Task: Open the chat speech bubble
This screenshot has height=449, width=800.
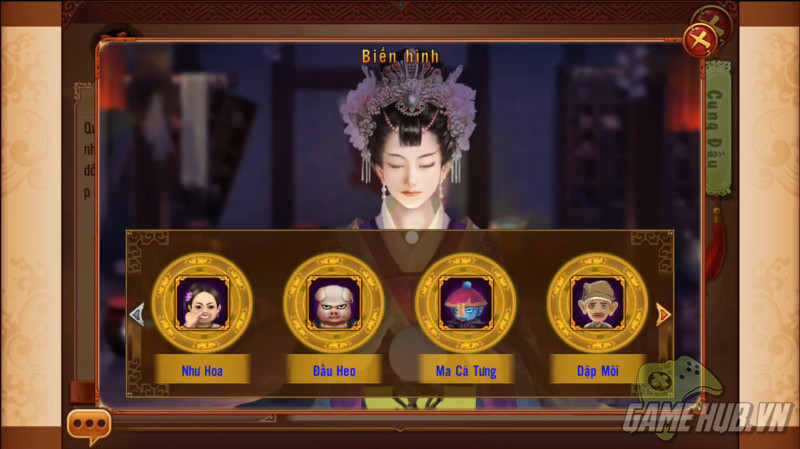Action: (x=89, y=426)
